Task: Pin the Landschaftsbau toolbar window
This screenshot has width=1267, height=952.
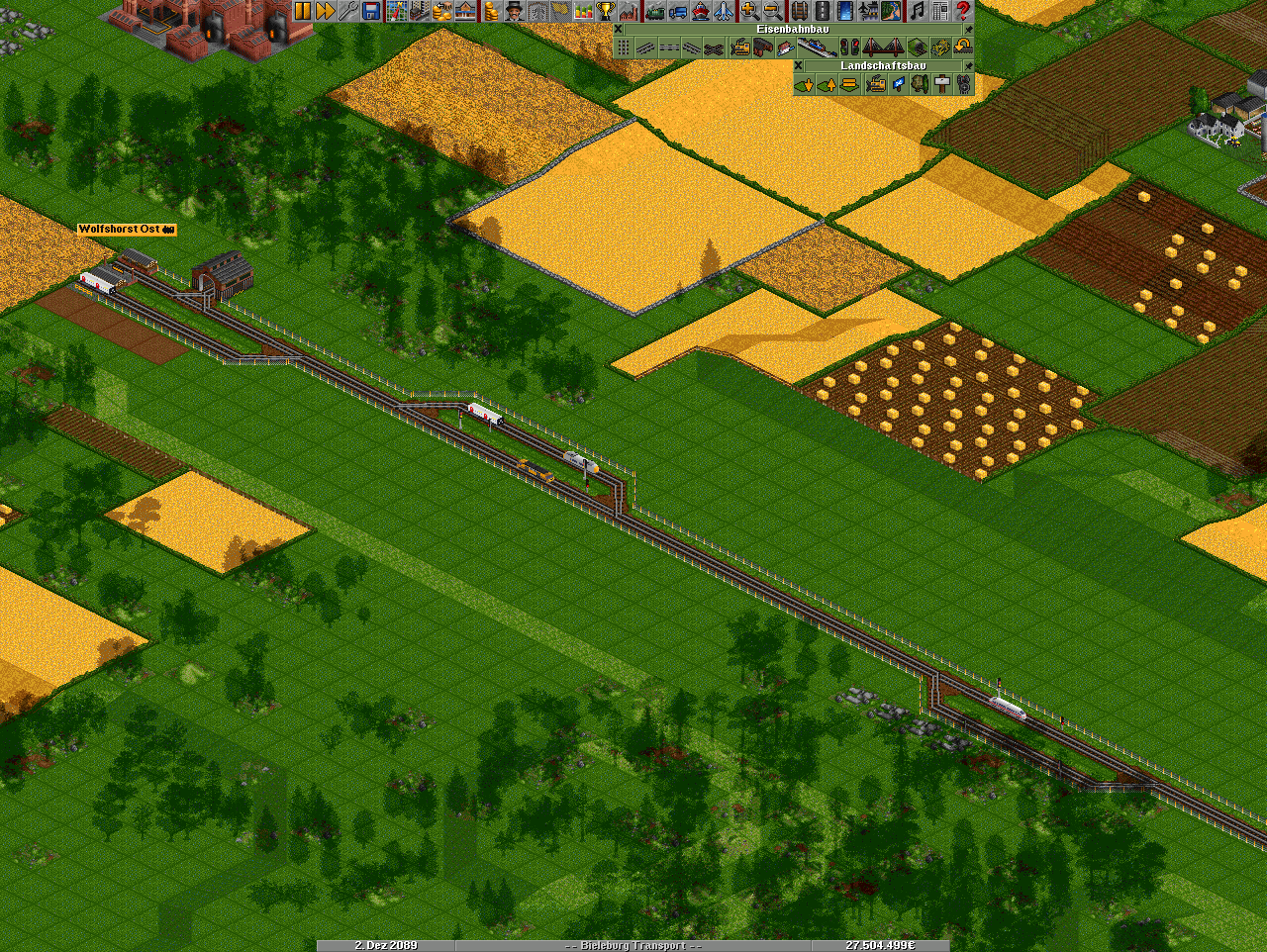Action: tap(968, 66)
